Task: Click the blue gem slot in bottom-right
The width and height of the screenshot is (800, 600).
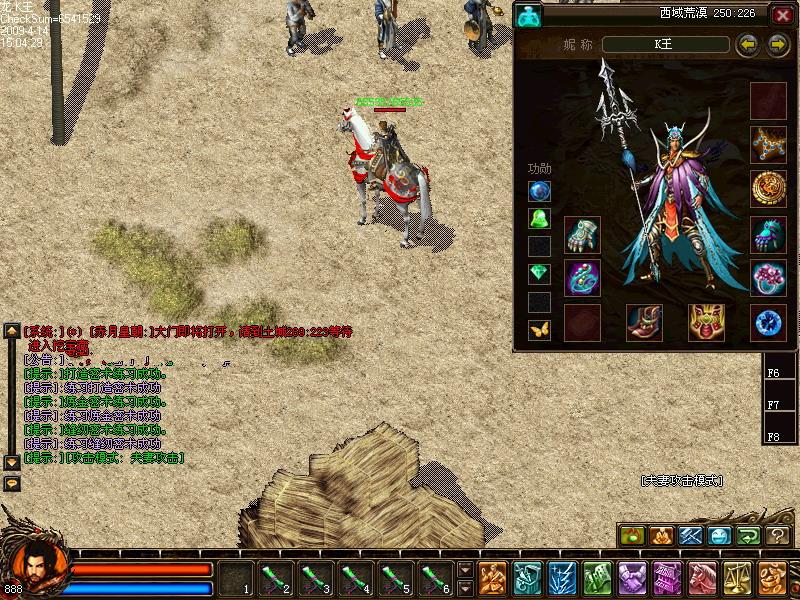Action: 768,322
